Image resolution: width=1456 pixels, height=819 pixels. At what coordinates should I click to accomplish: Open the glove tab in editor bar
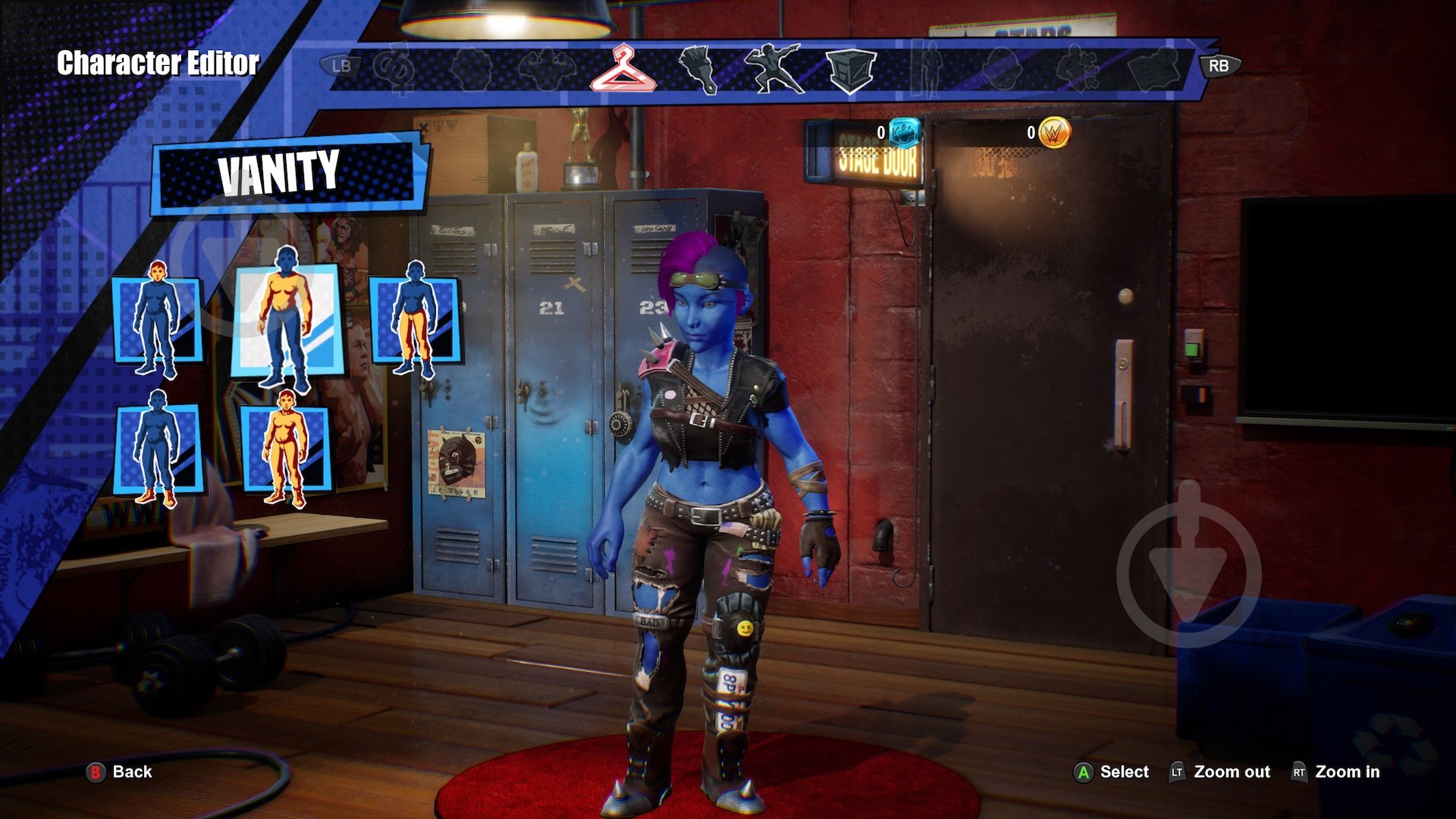(x=698, y=68)
